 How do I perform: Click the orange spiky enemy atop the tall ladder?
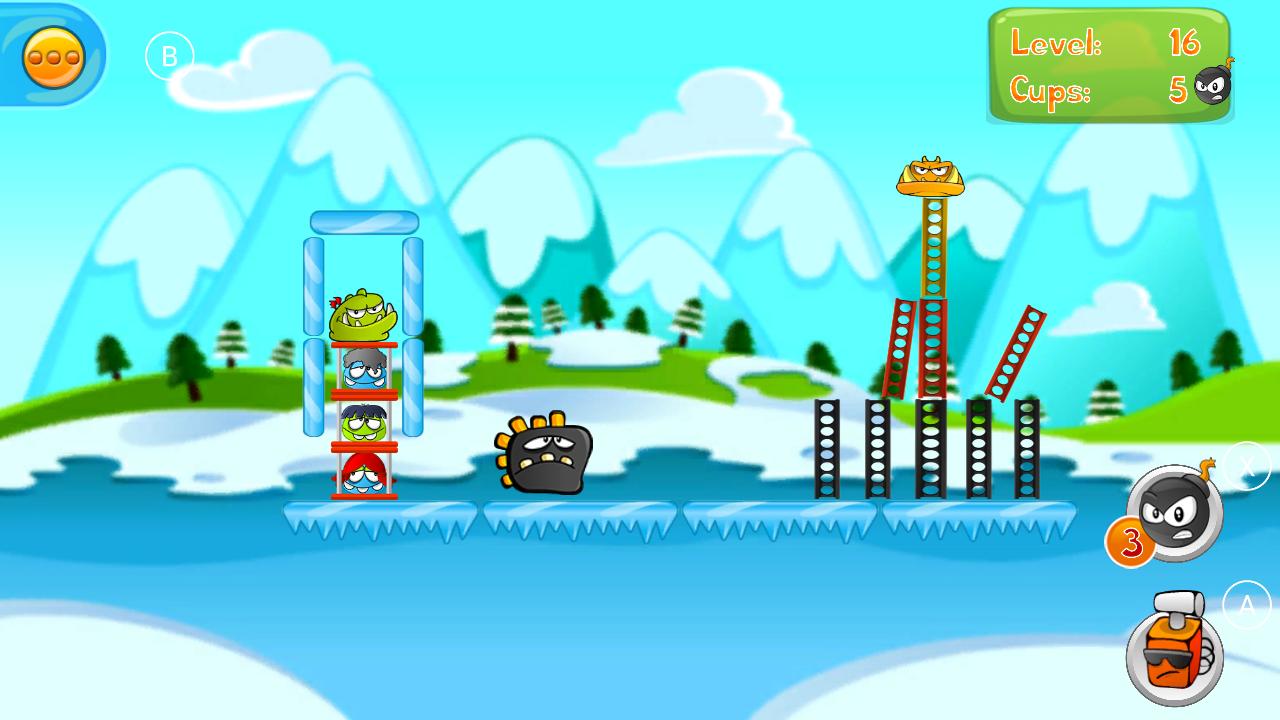pos(930,175)
